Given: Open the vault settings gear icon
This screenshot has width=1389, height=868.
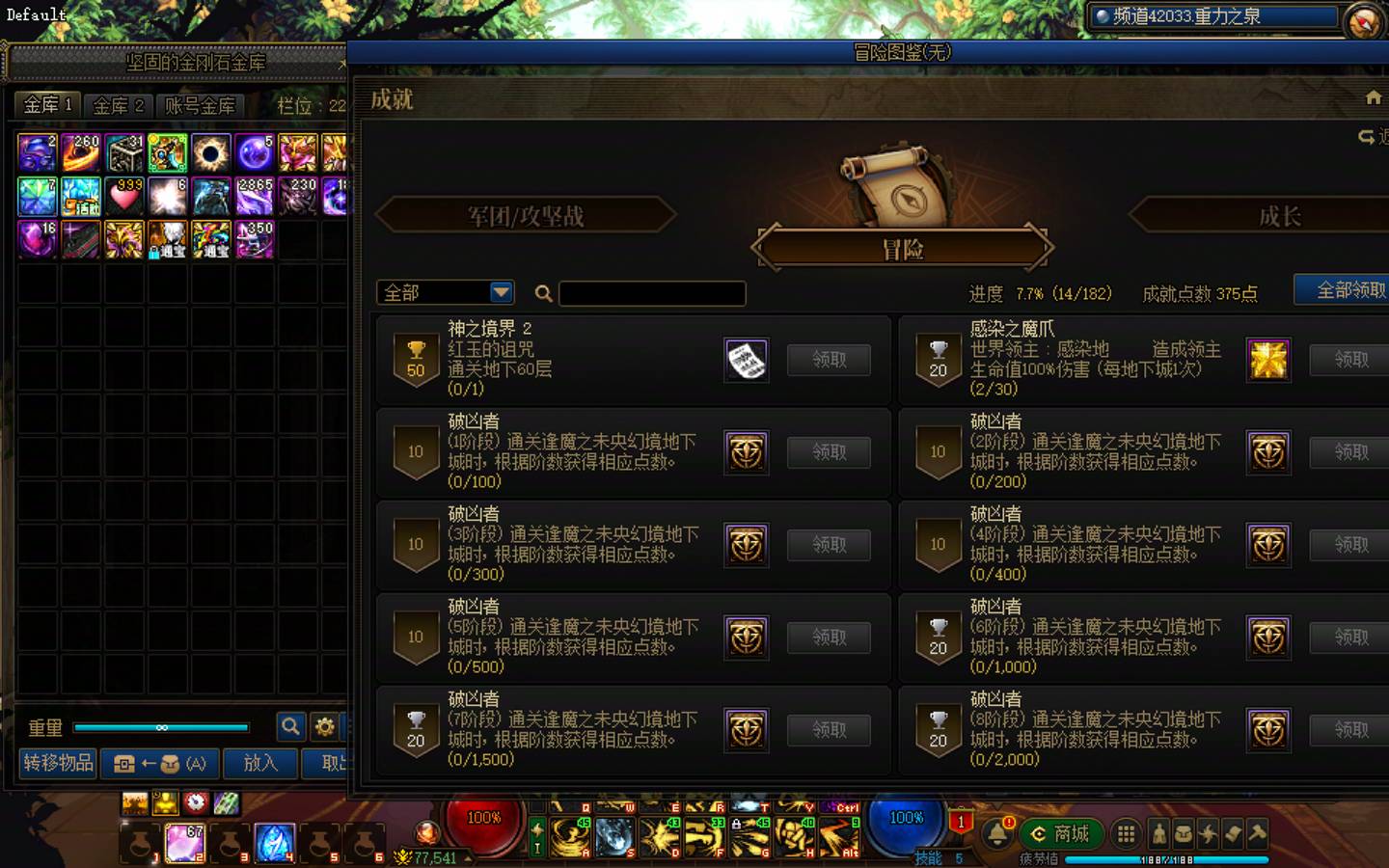Looking at the screenshot, I should point(325,727).
